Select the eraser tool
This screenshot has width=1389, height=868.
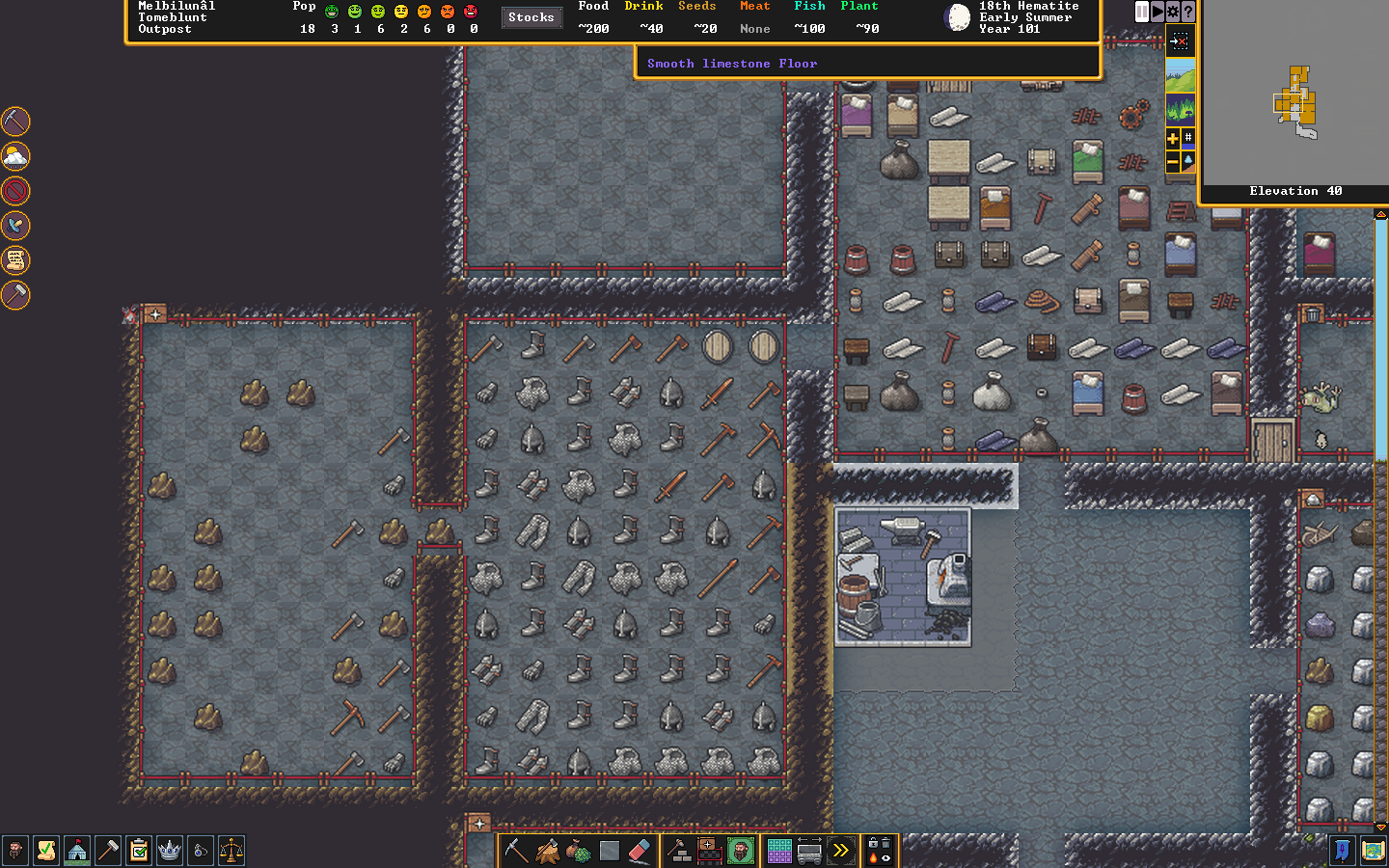(x=640, y=851)
